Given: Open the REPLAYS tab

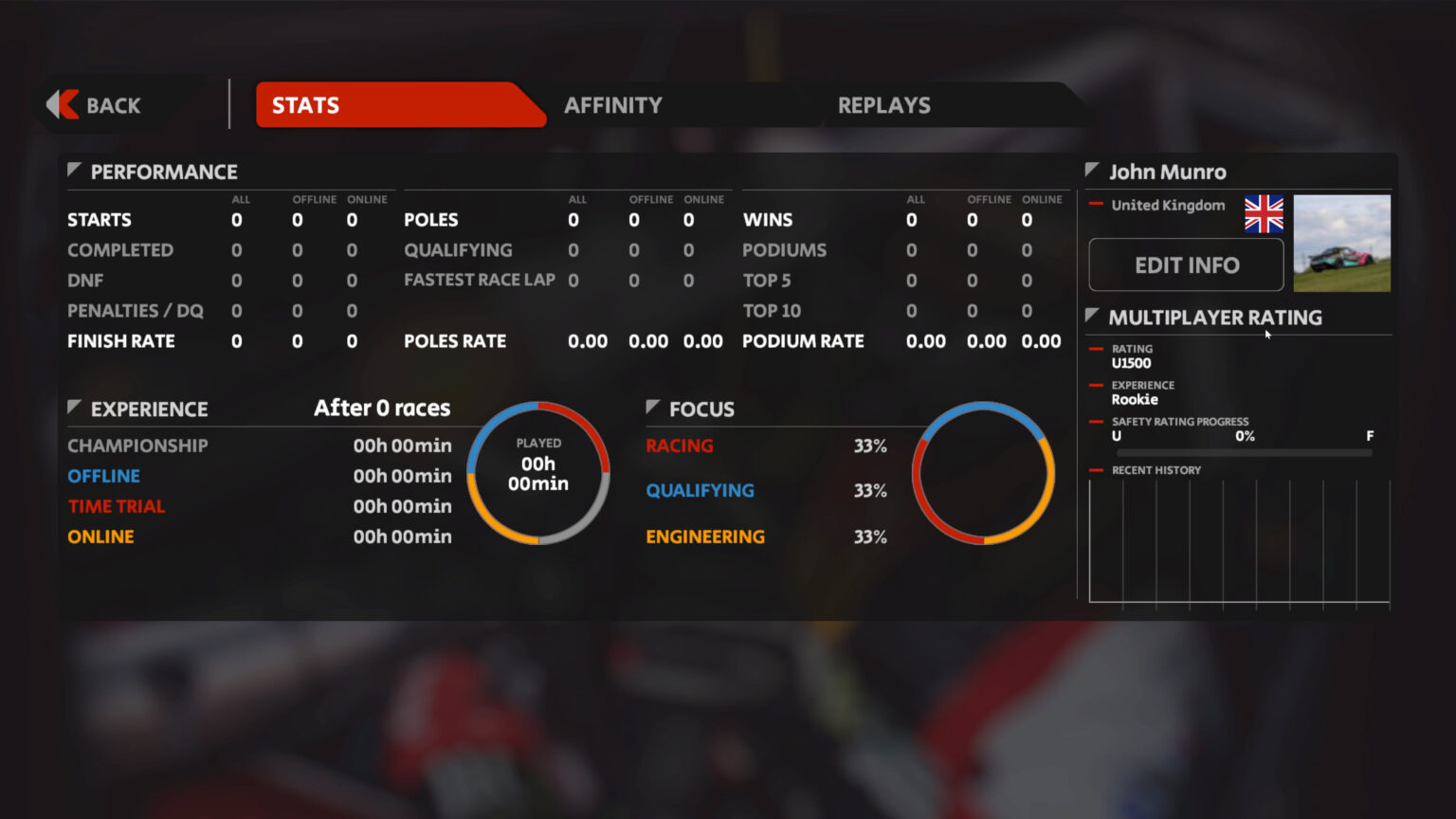Looking at the screenshot, I should coord(883,105).
